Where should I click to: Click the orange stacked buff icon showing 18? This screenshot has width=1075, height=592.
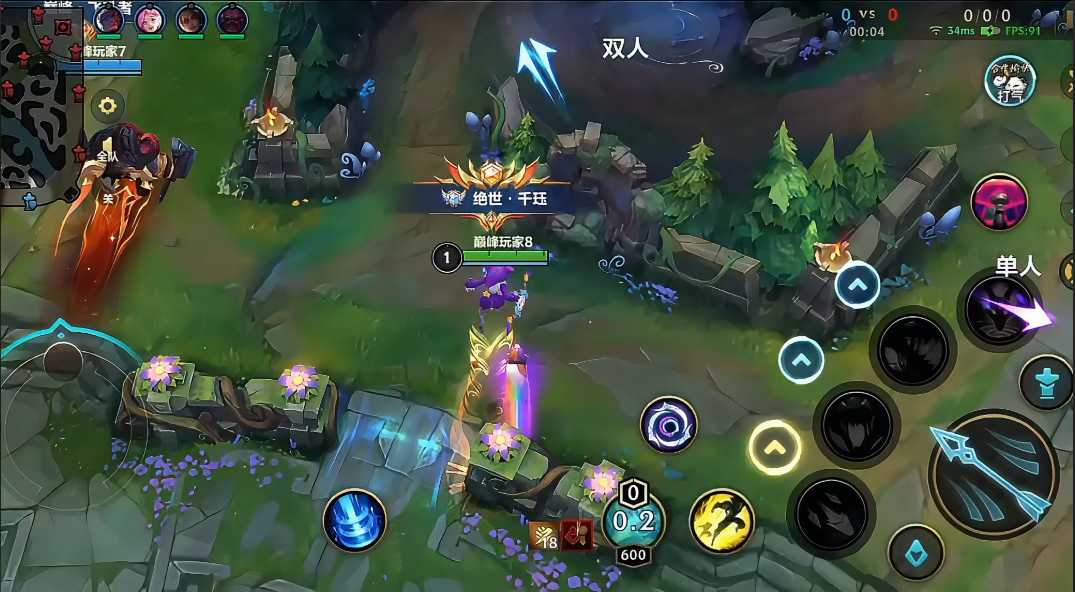pos(545,535)
